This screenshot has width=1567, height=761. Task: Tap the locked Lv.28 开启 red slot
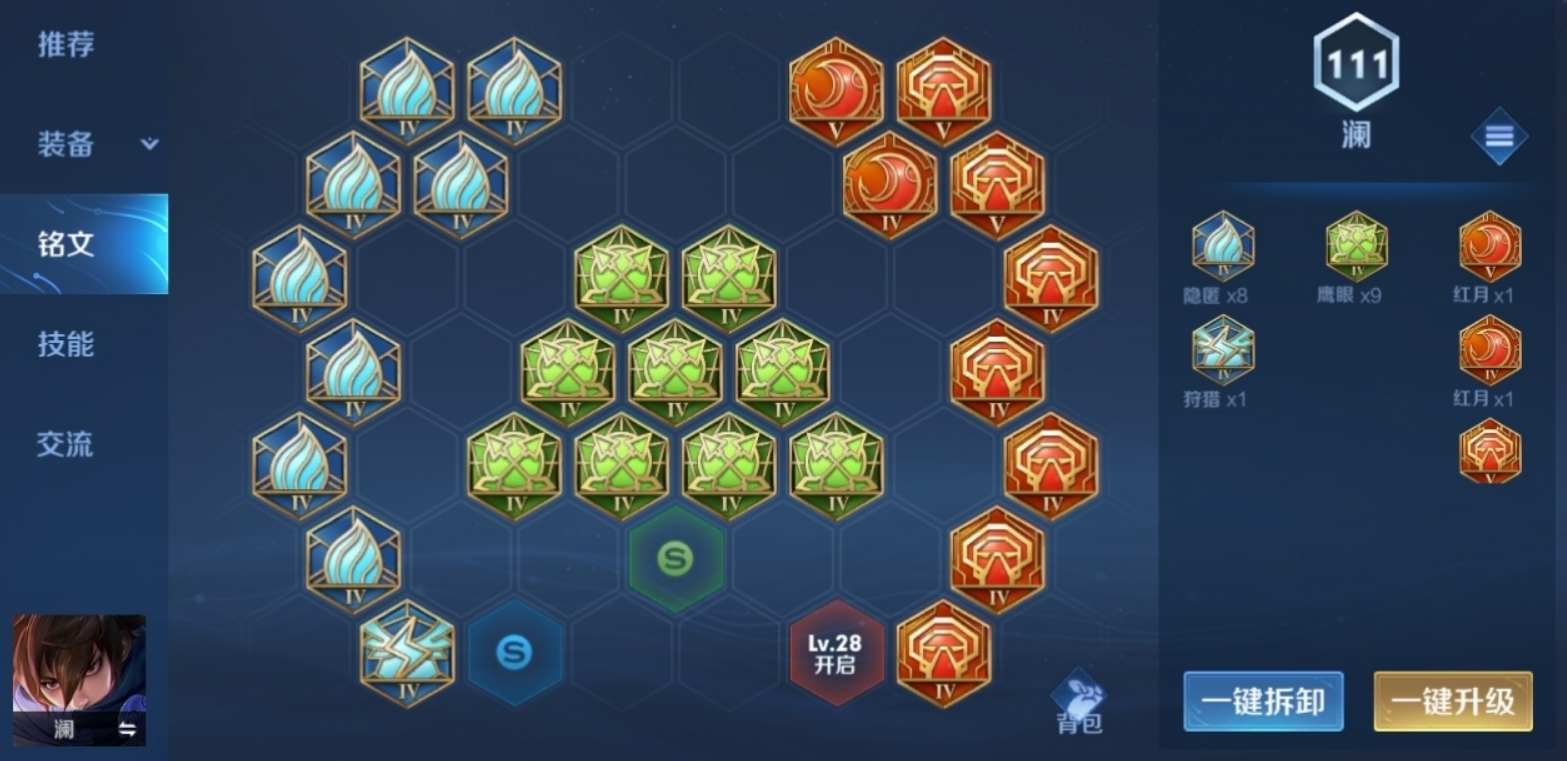tap(836, 653)
